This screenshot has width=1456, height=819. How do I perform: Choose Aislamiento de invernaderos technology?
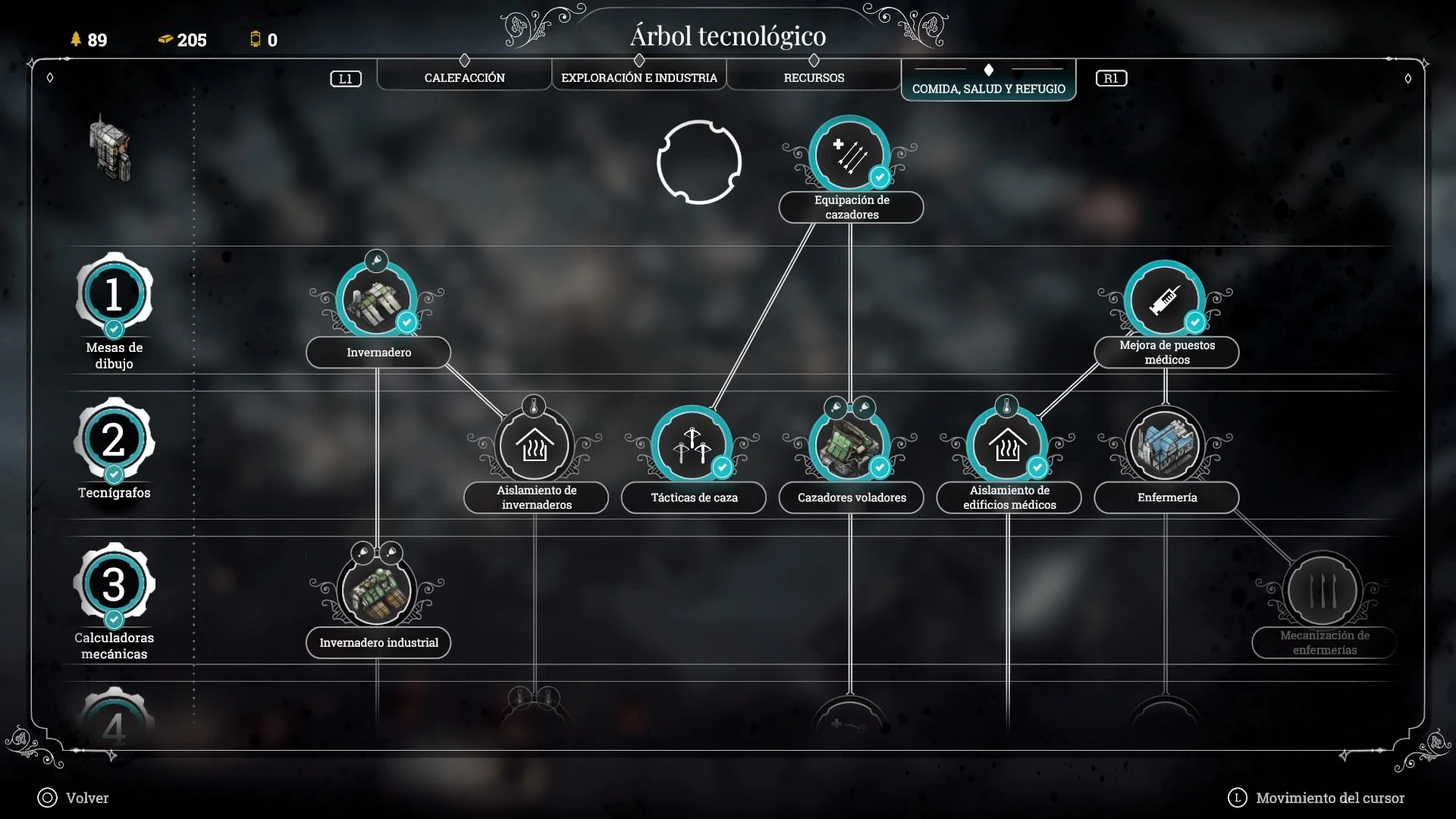pos(535,446)
